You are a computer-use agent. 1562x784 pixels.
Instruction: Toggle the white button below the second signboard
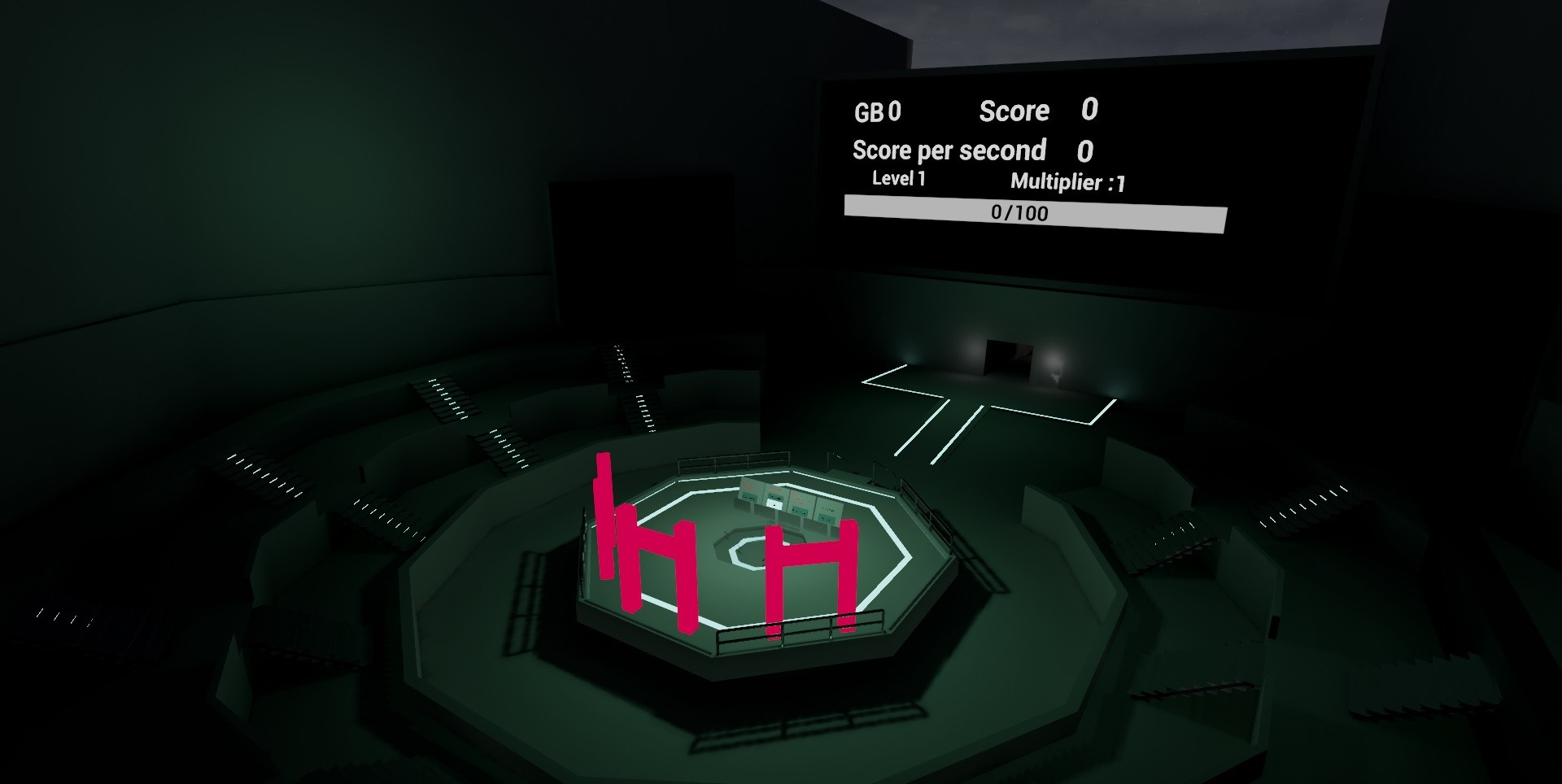point(774,504)
